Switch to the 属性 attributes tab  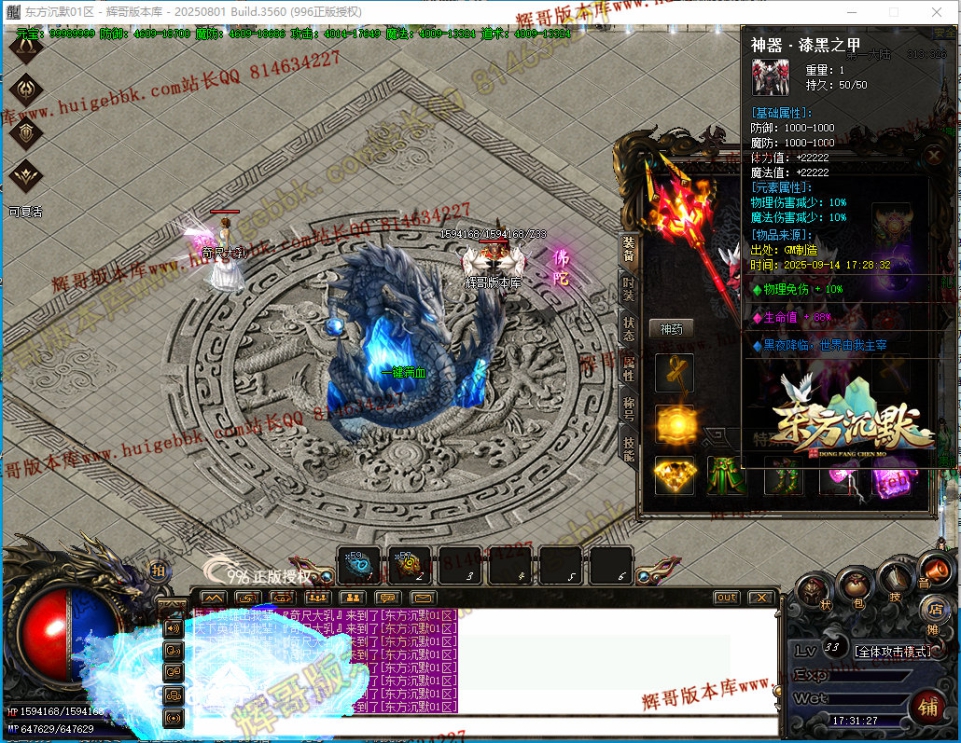point(629,368)
